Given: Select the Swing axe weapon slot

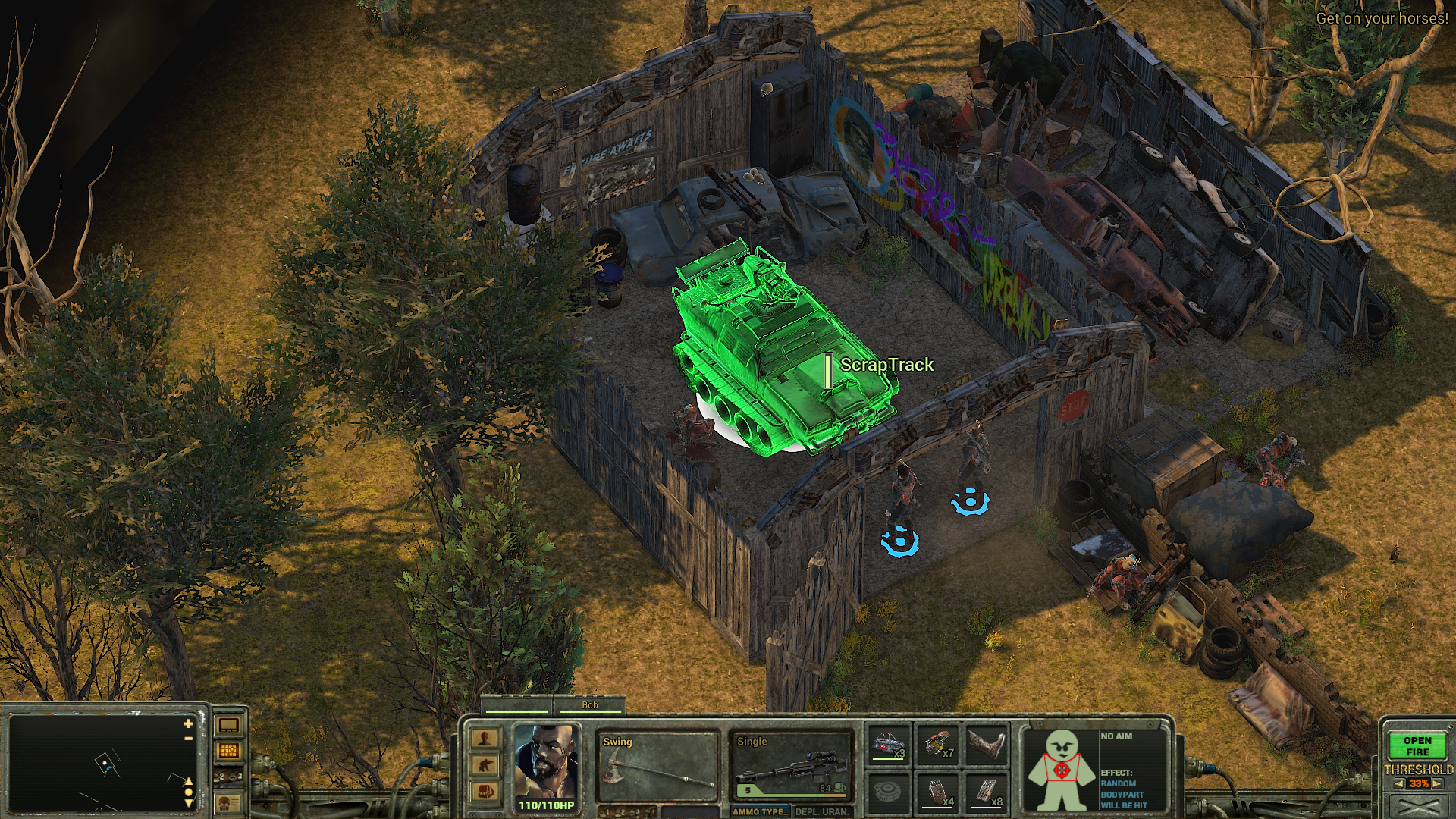Looking at the screenshot, I should (x=657, y=766).
